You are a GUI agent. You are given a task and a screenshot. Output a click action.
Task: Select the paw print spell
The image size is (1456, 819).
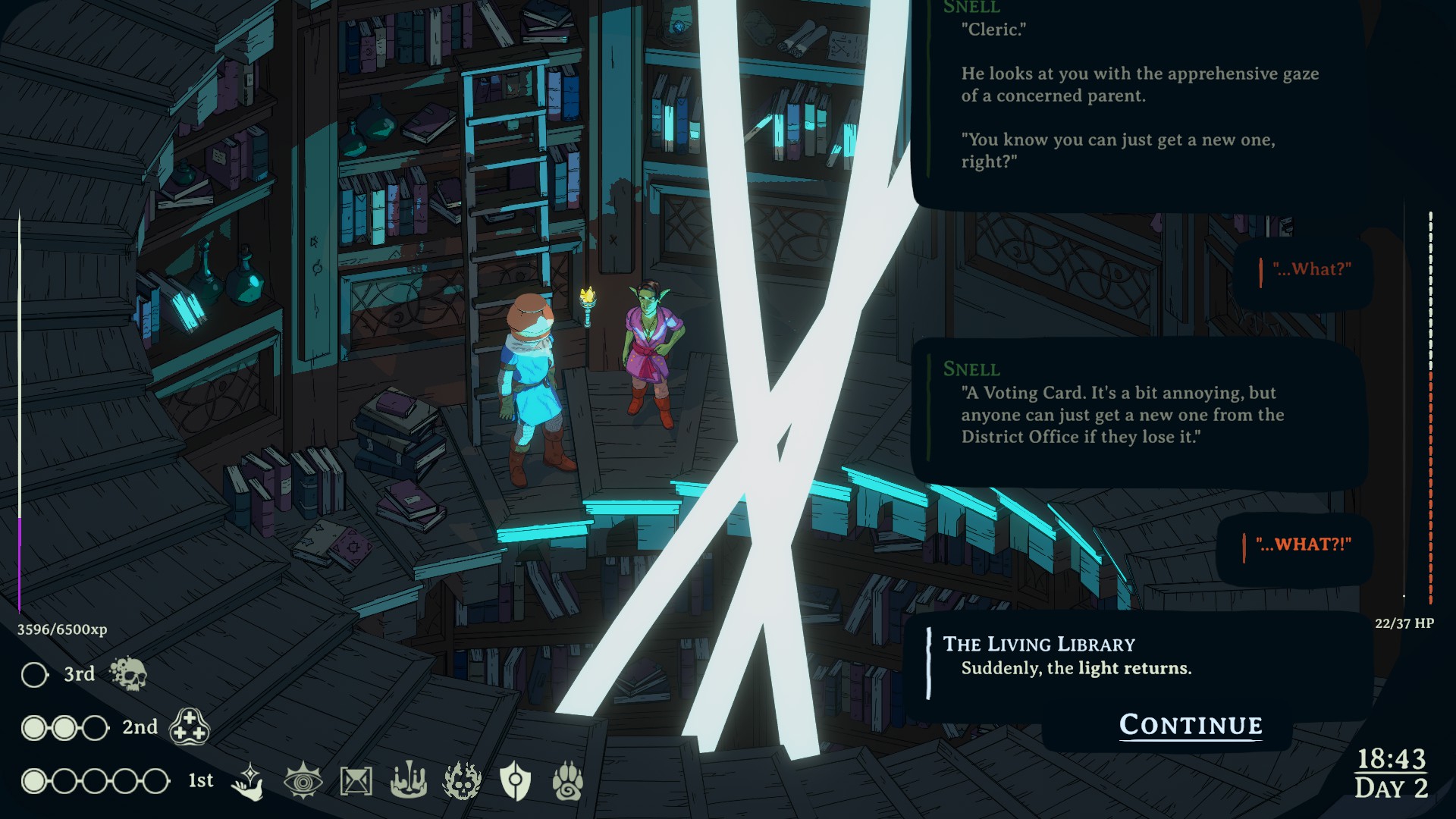[568, 781]
